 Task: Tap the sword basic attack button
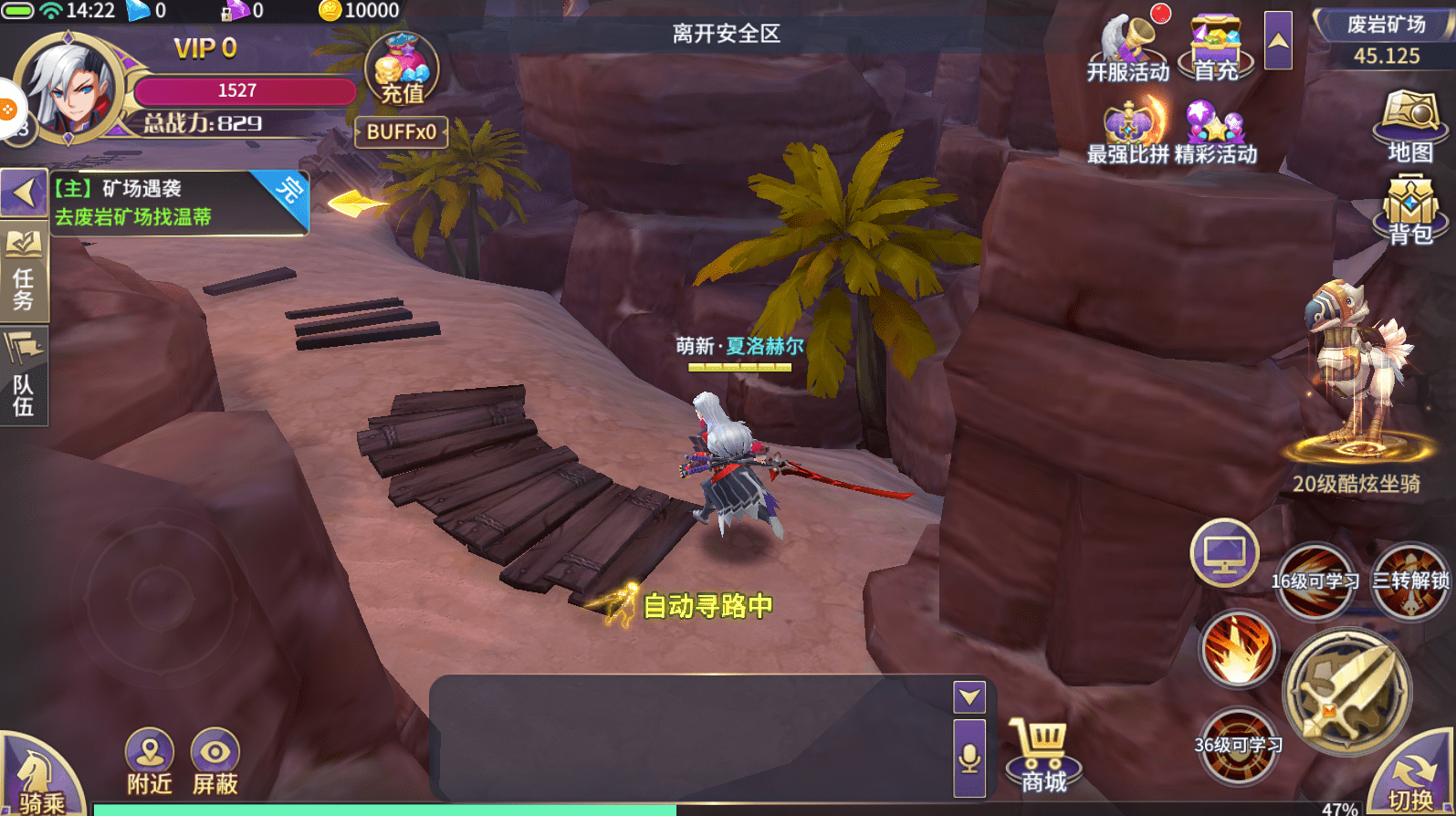(x=1347, y=692)
